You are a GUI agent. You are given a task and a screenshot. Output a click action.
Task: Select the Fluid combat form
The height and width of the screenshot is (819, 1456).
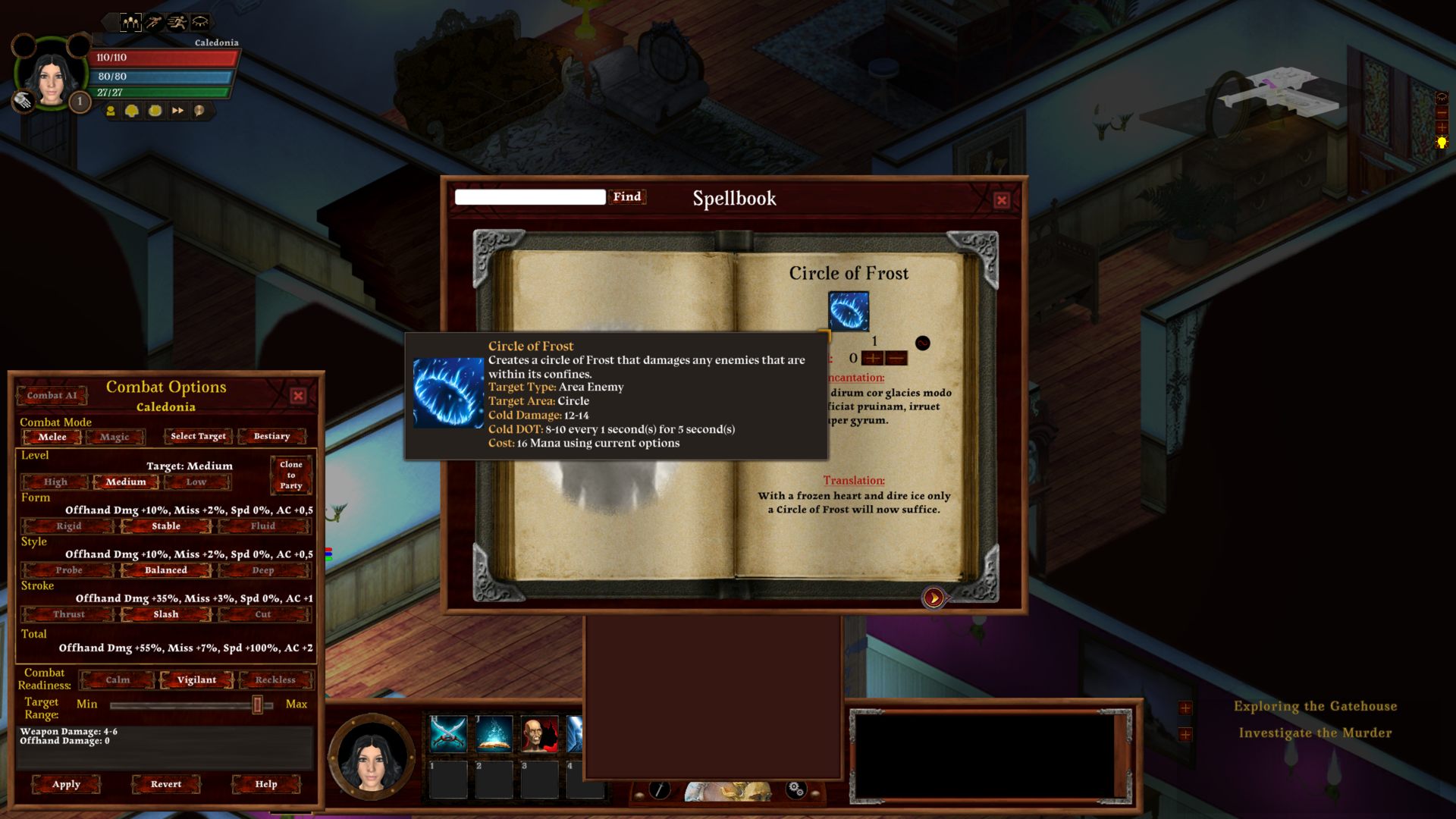tap(263, 526)
